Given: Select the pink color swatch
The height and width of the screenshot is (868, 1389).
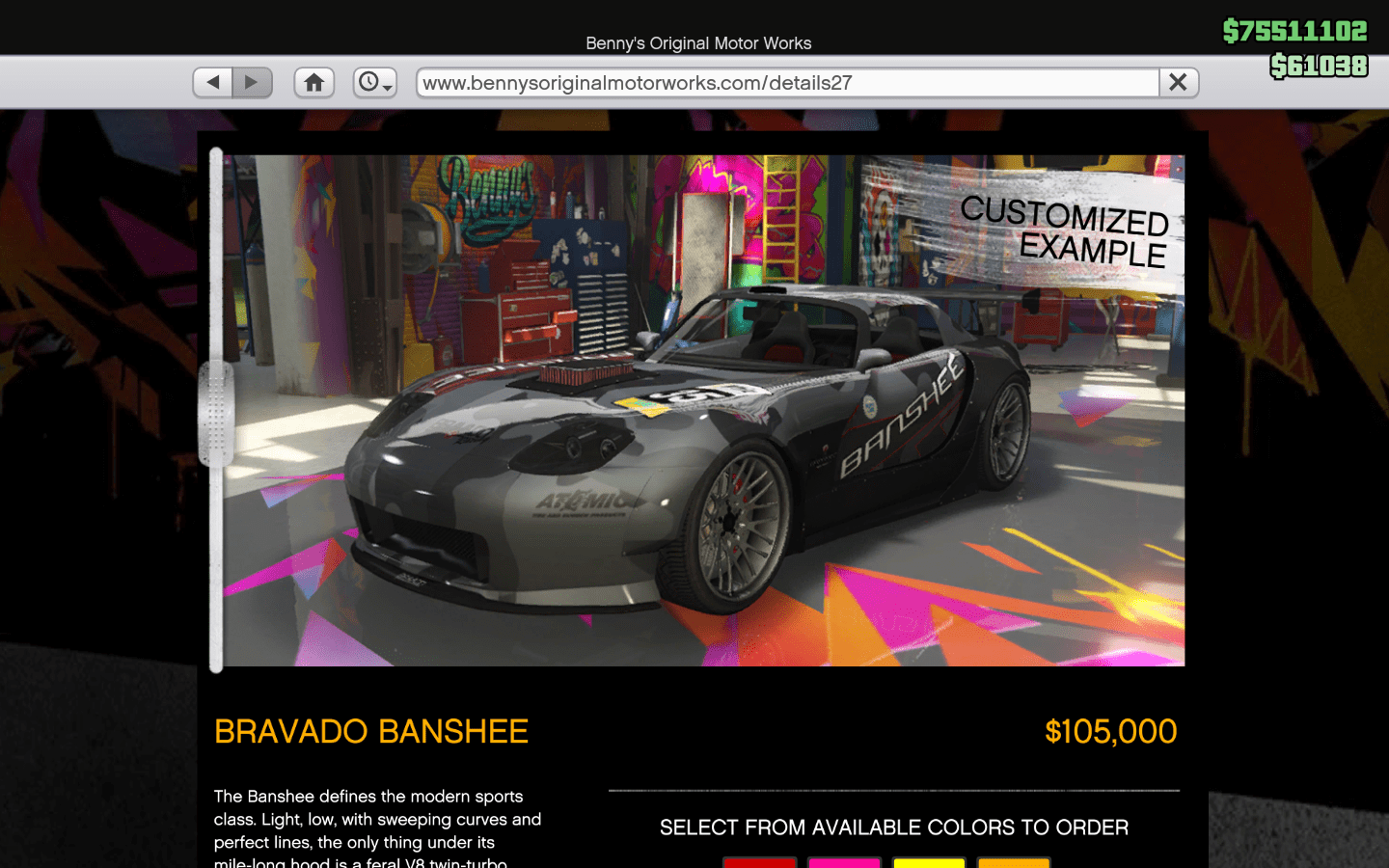Looking at the screenshot, I should 844,861.
